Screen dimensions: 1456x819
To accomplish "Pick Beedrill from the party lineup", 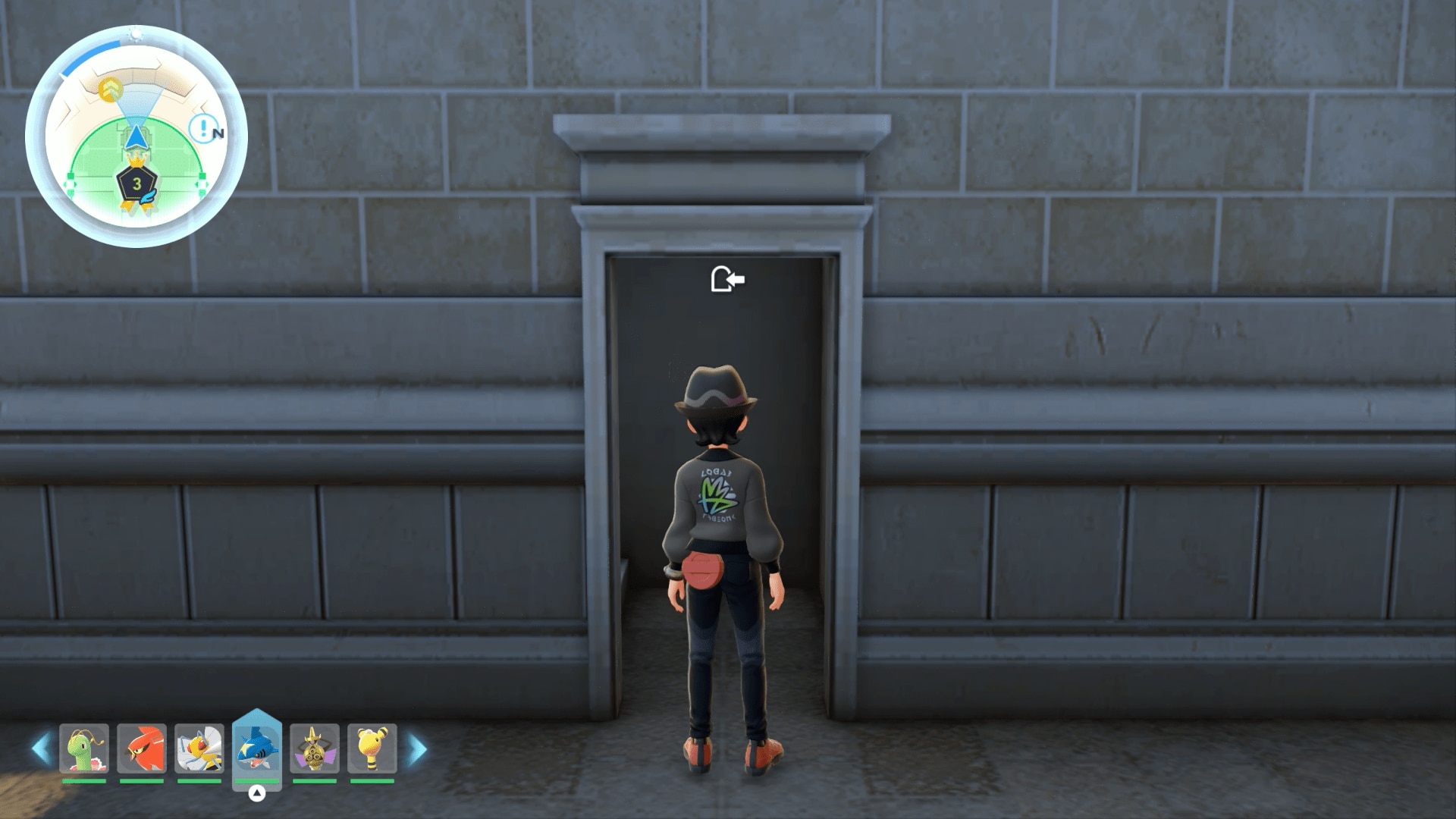I will click(x=199, y=748).
